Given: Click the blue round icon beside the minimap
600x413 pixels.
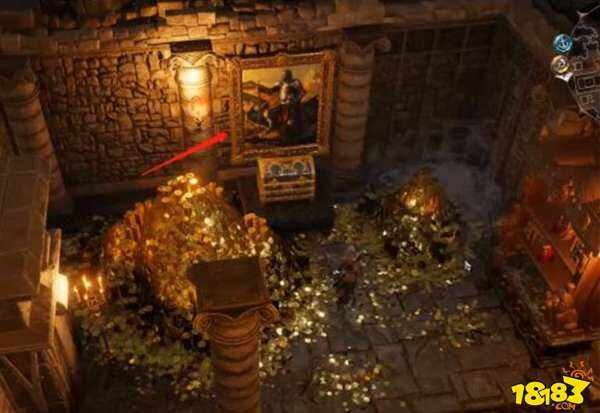Looking at the screenshot, I should 562,43.
